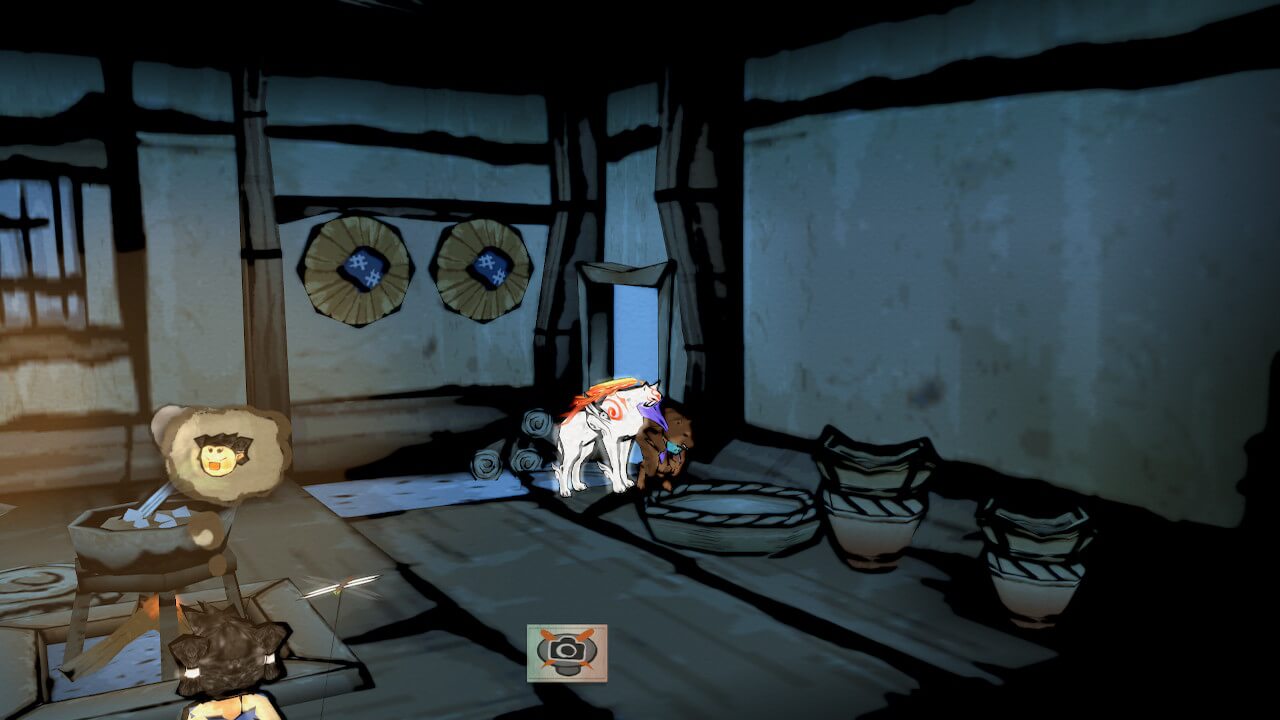
Task: Click the crossed-out camera icon
Action: point(566,652)
